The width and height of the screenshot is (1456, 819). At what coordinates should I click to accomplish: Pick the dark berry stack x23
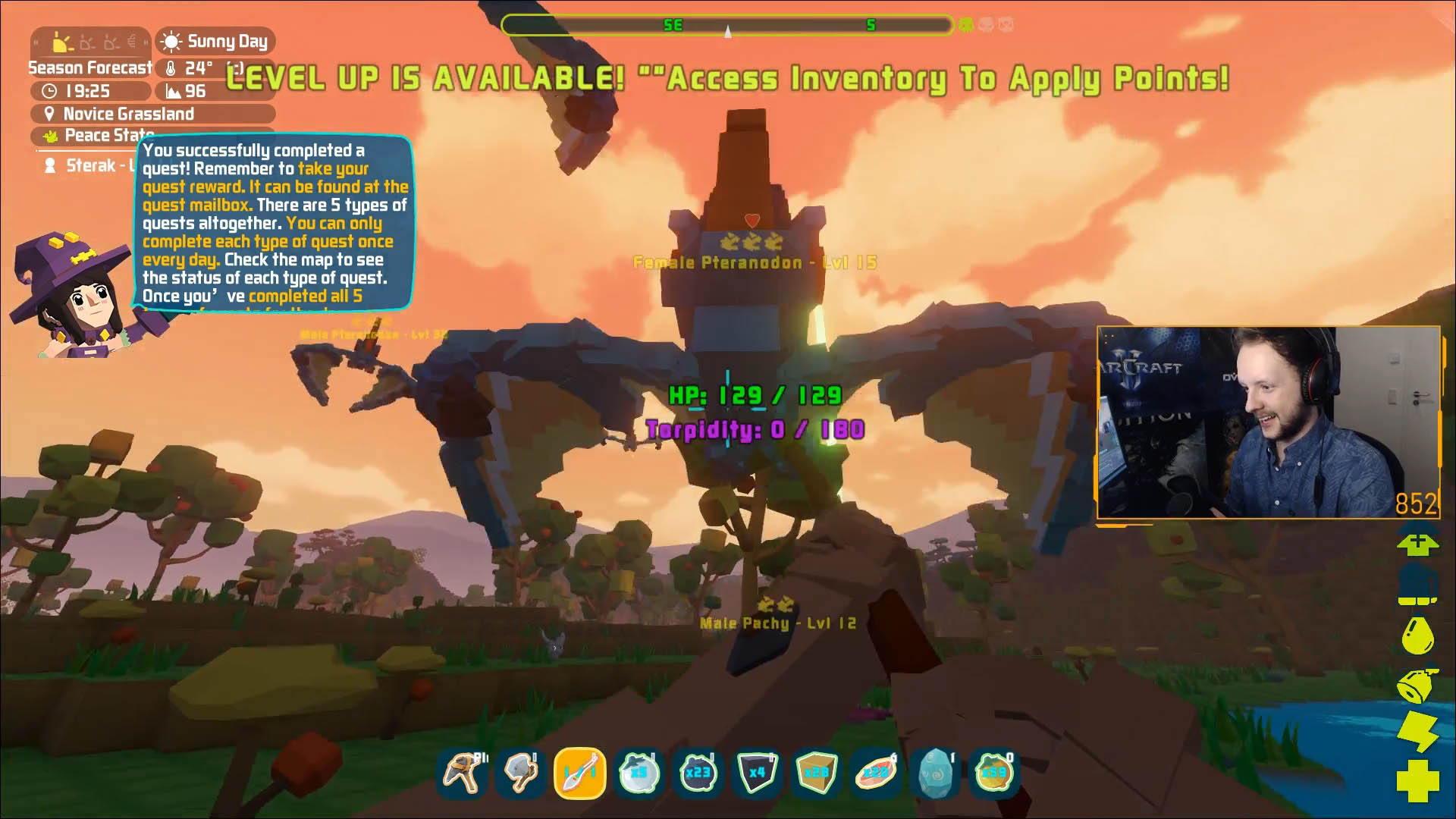[698, 773]
